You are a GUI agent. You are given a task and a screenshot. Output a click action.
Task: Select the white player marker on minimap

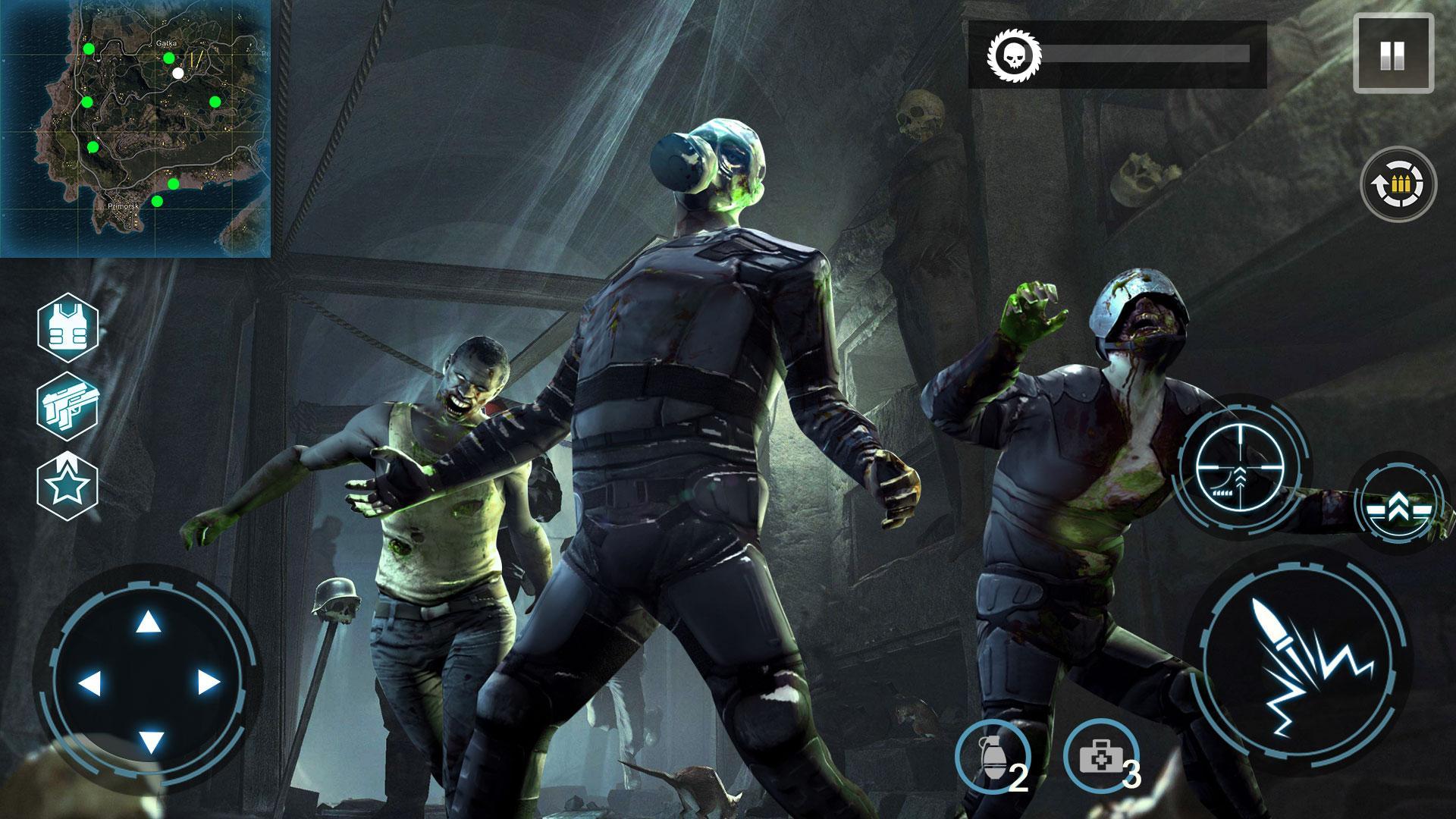(x=177, y=74)
